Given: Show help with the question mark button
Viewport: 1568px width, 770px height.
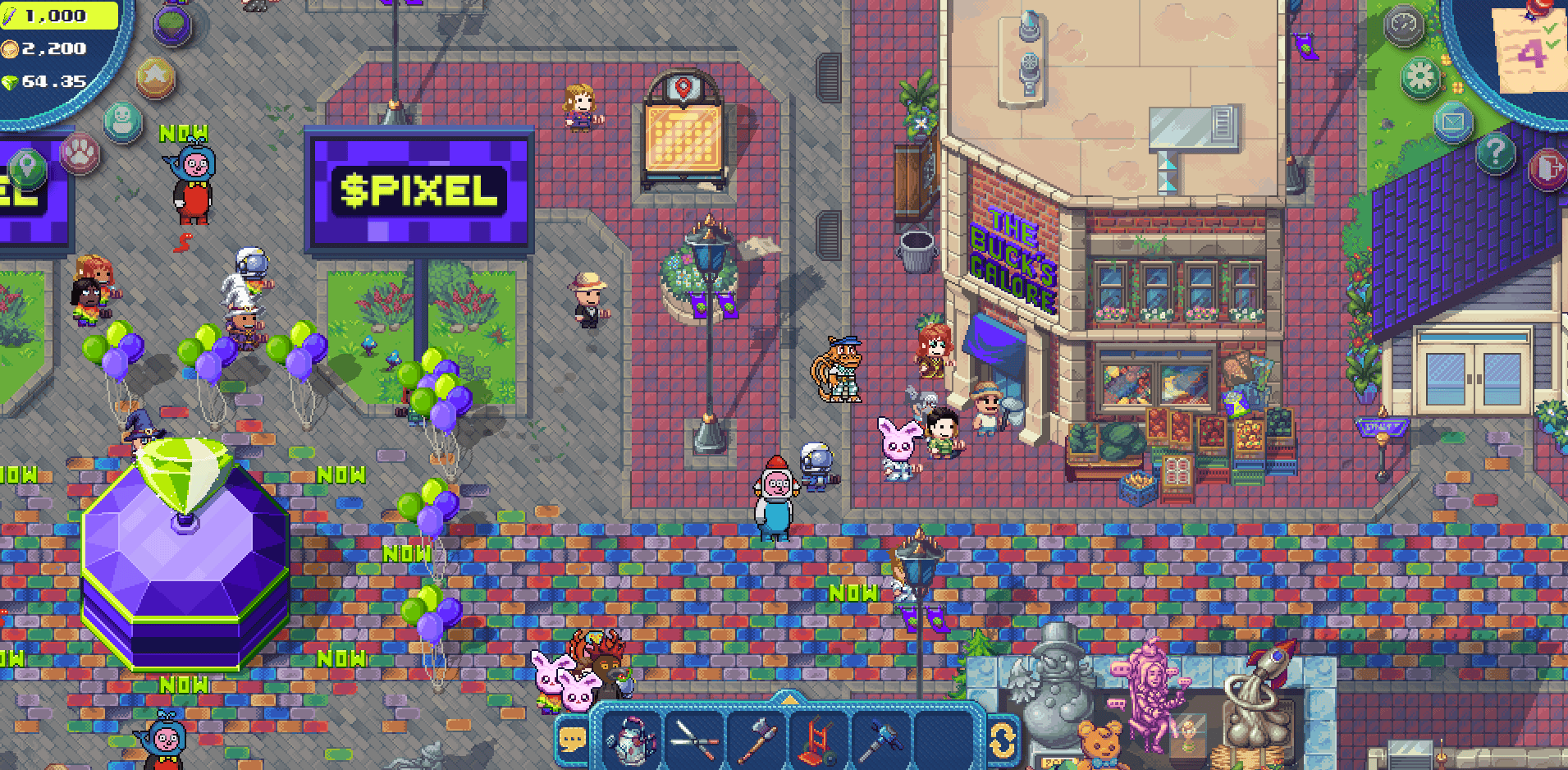Looking at the screenshot, I should coord(1496,153).
